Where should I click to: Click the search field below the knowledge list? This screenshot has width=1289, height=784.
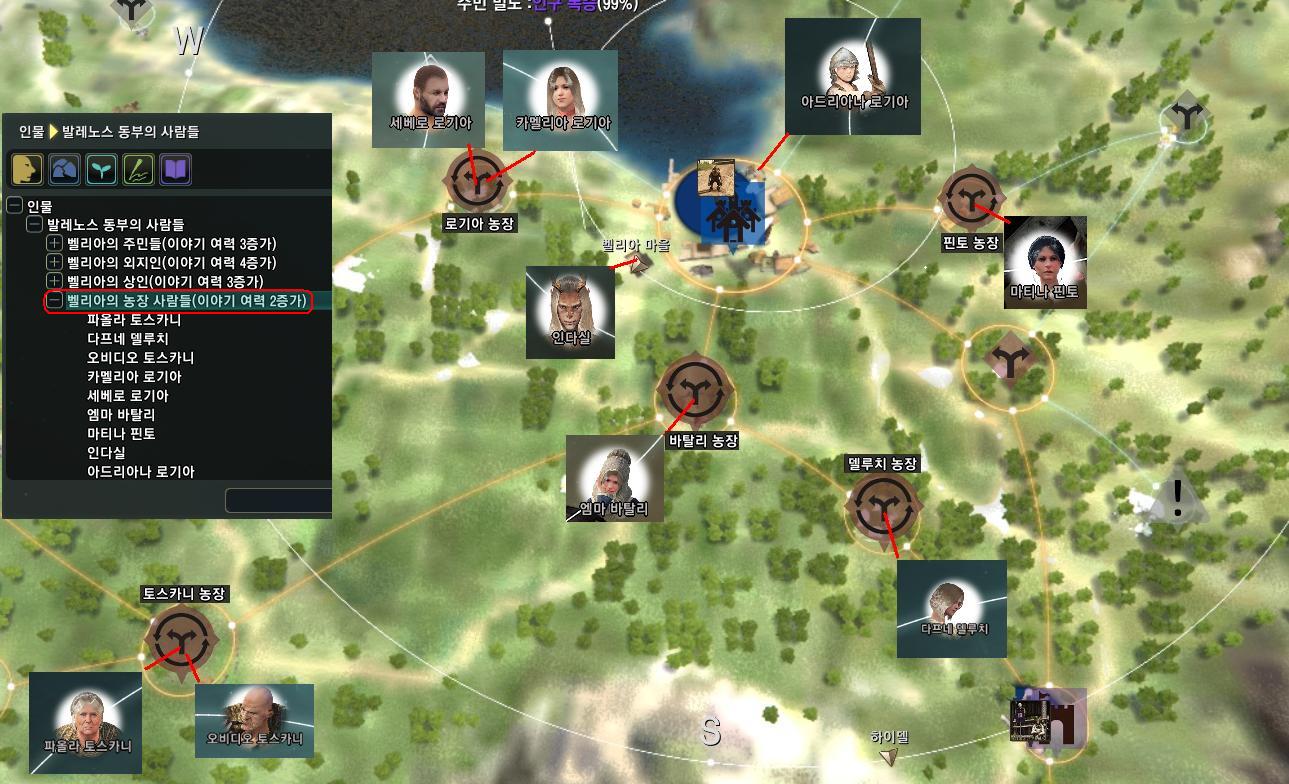278,499
